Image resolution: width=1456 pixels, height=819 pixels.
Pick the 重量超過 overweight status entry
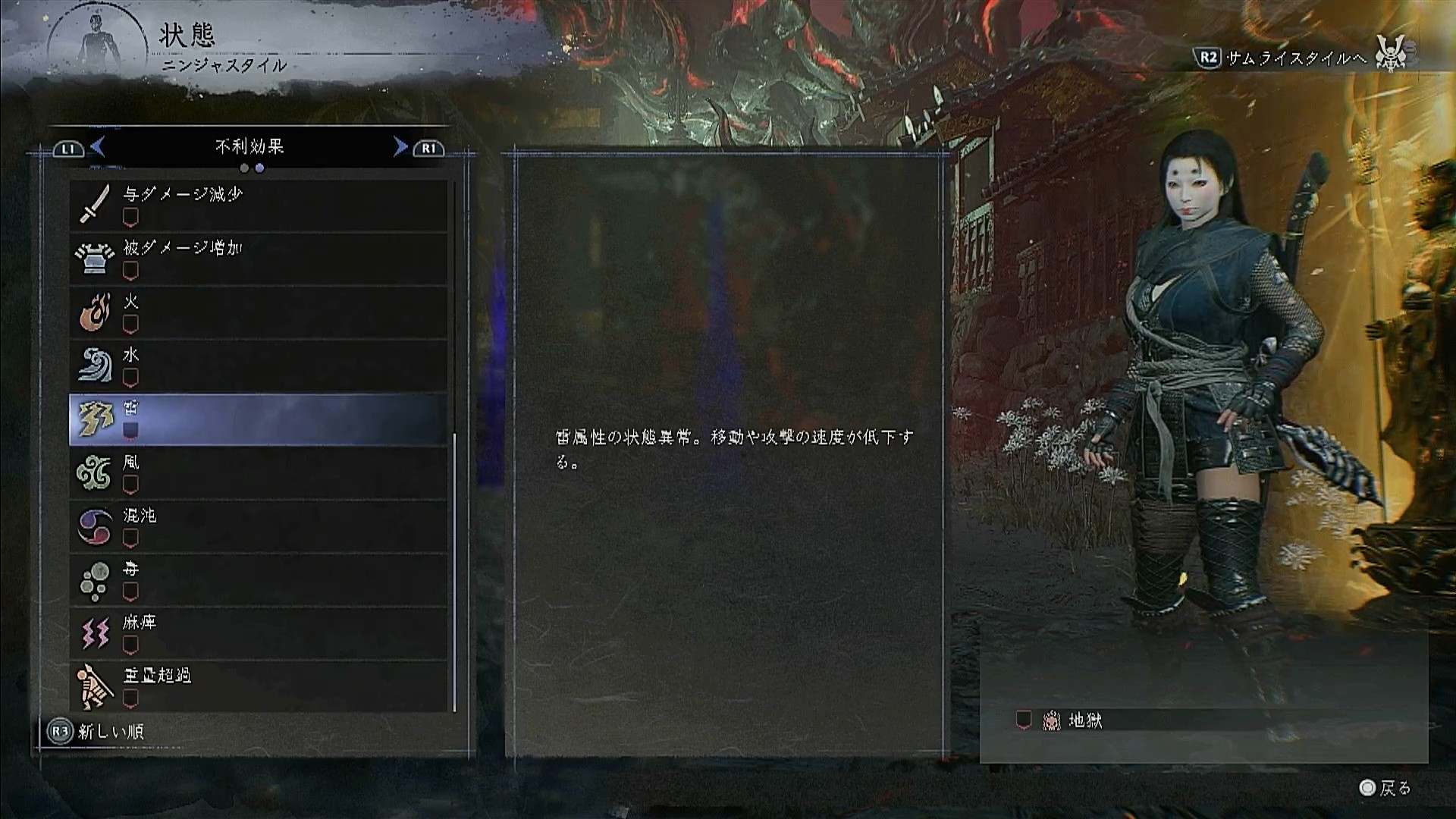pos(258,686)
